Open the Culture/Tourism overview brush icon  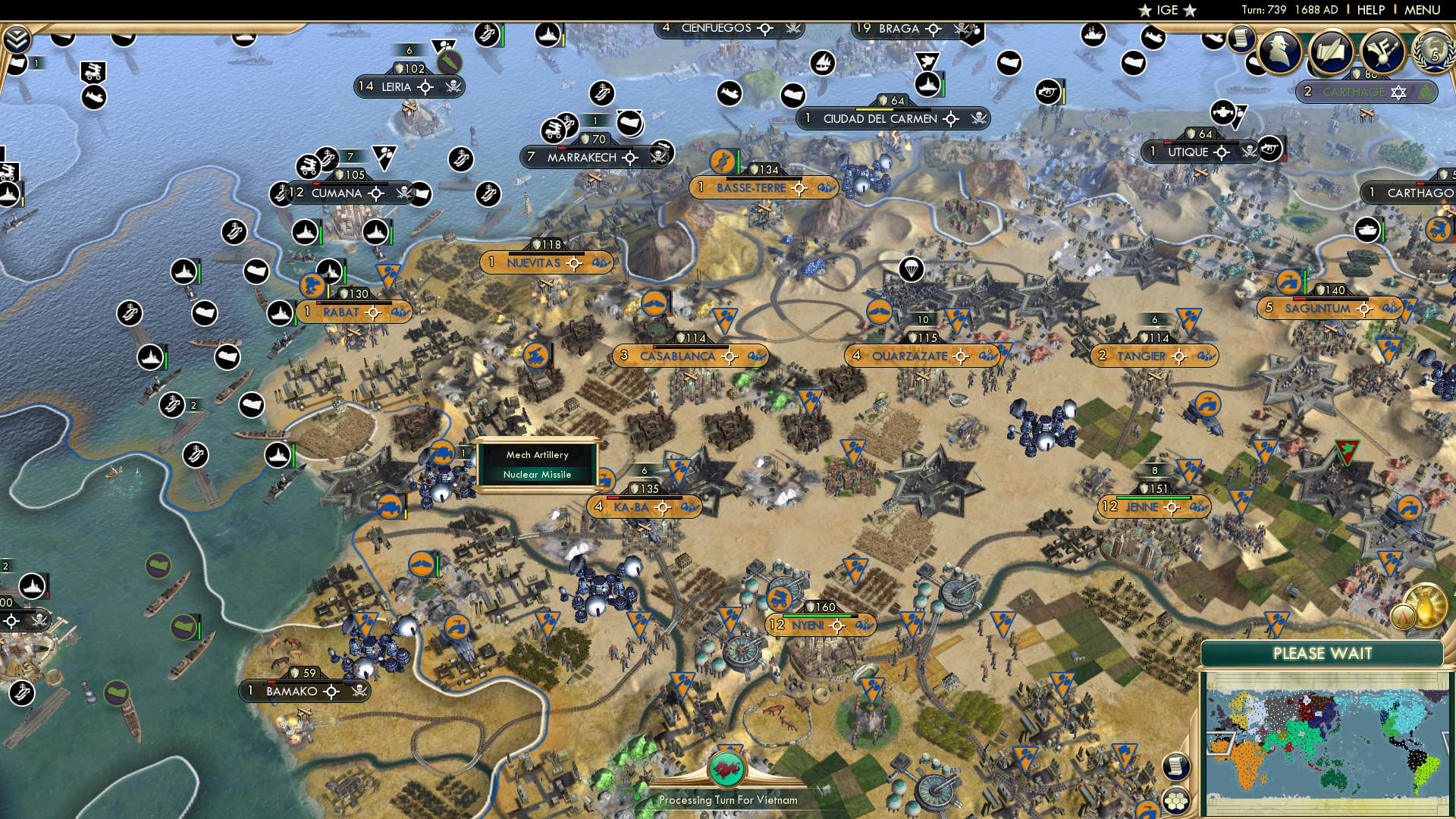[x=1382, y=52]
